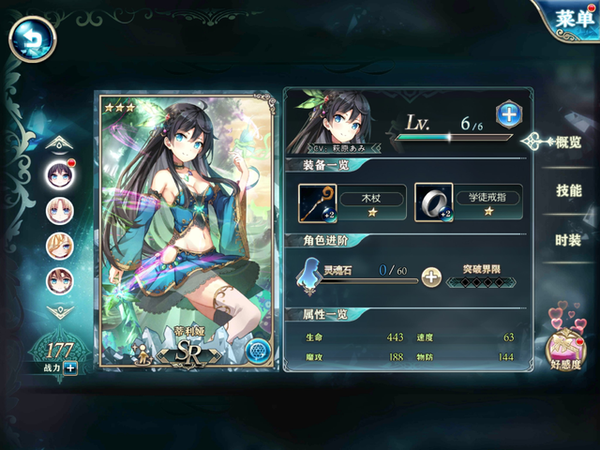Add combat power with the 战力 plus

pyautogui.click(x=71, y=368)
